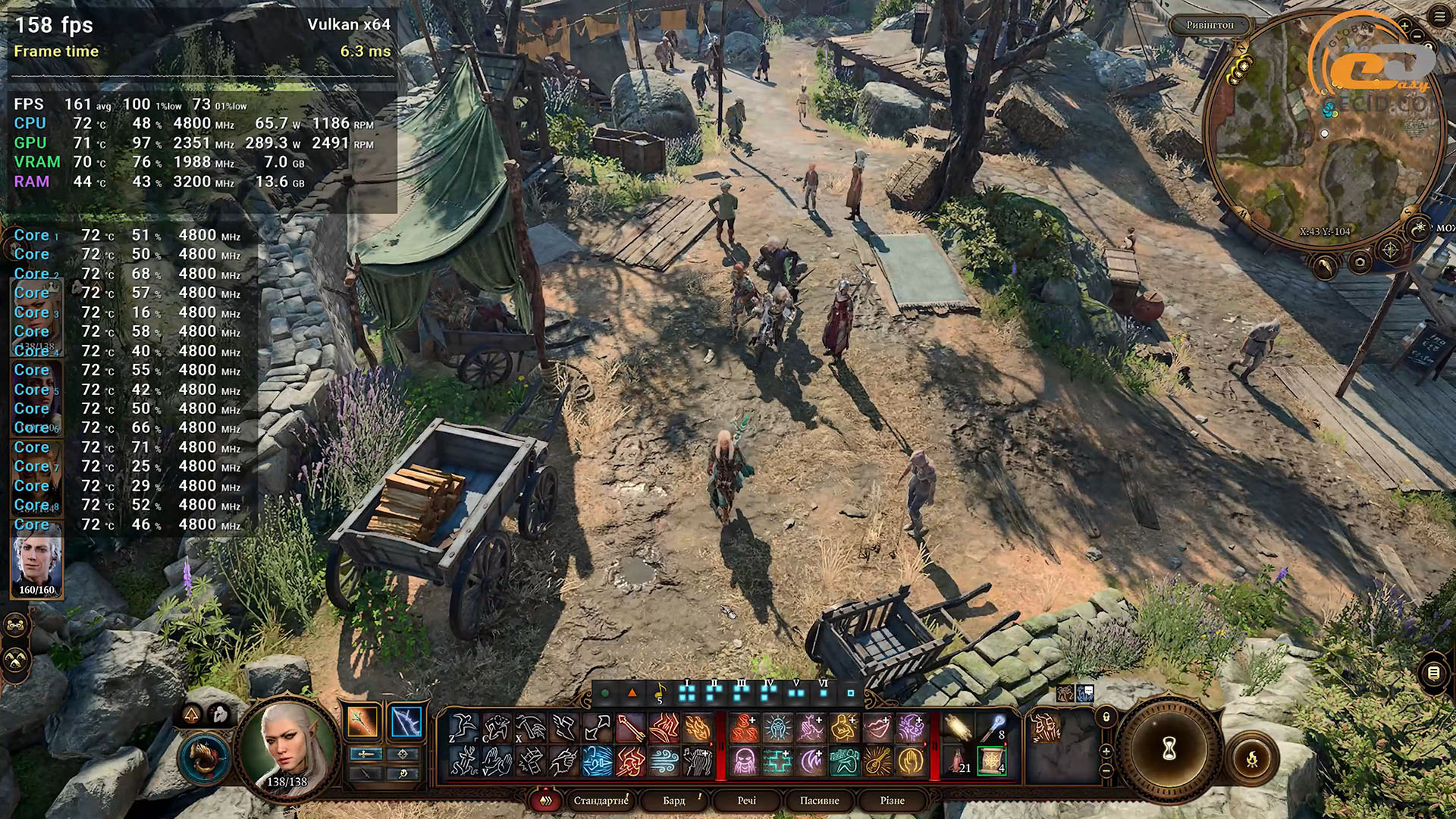Open the campfire rest button

coord(1252,758)
